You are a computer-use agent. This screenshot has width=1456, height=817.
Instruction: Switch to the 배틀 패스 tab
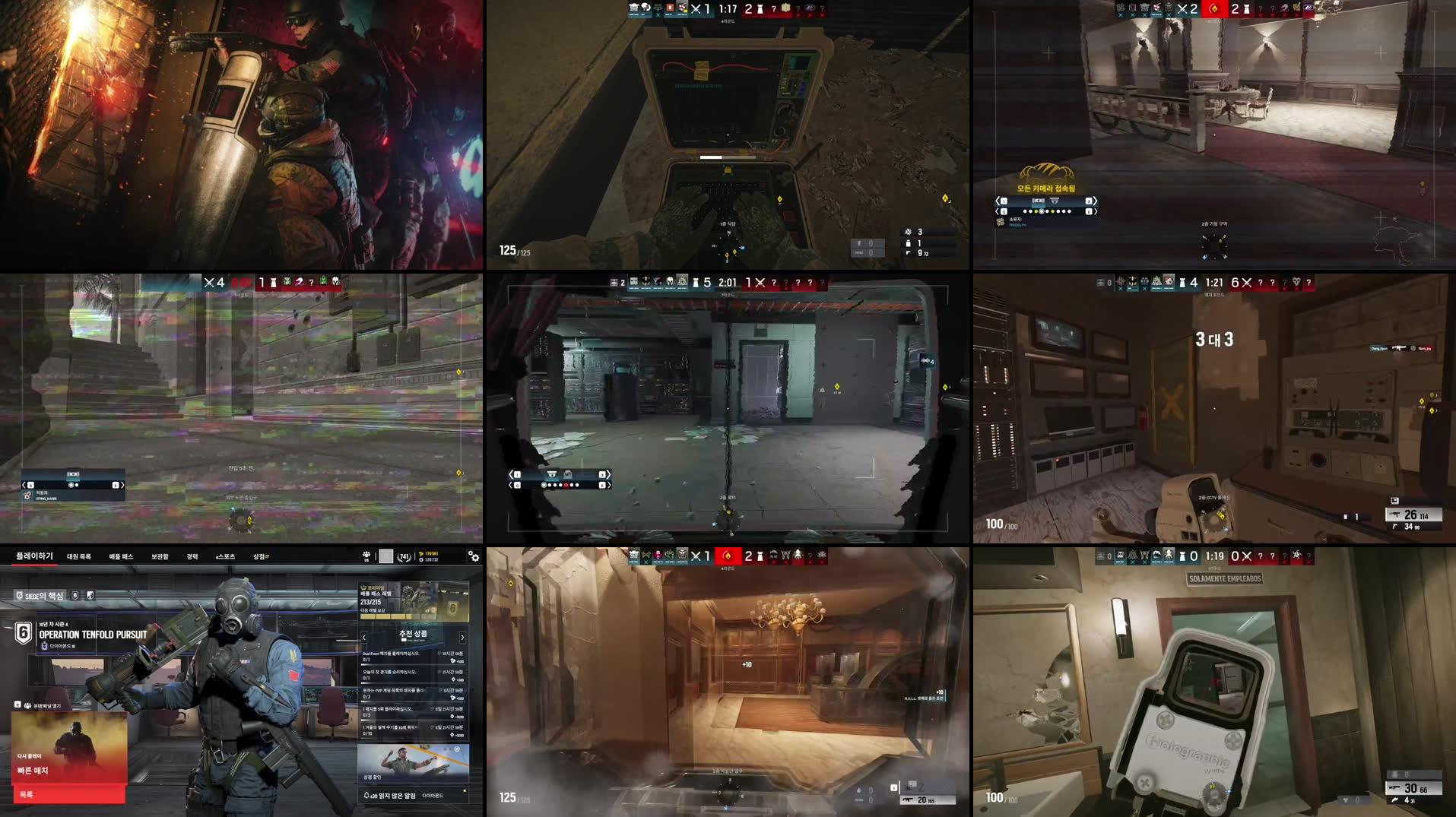point(121,556)
